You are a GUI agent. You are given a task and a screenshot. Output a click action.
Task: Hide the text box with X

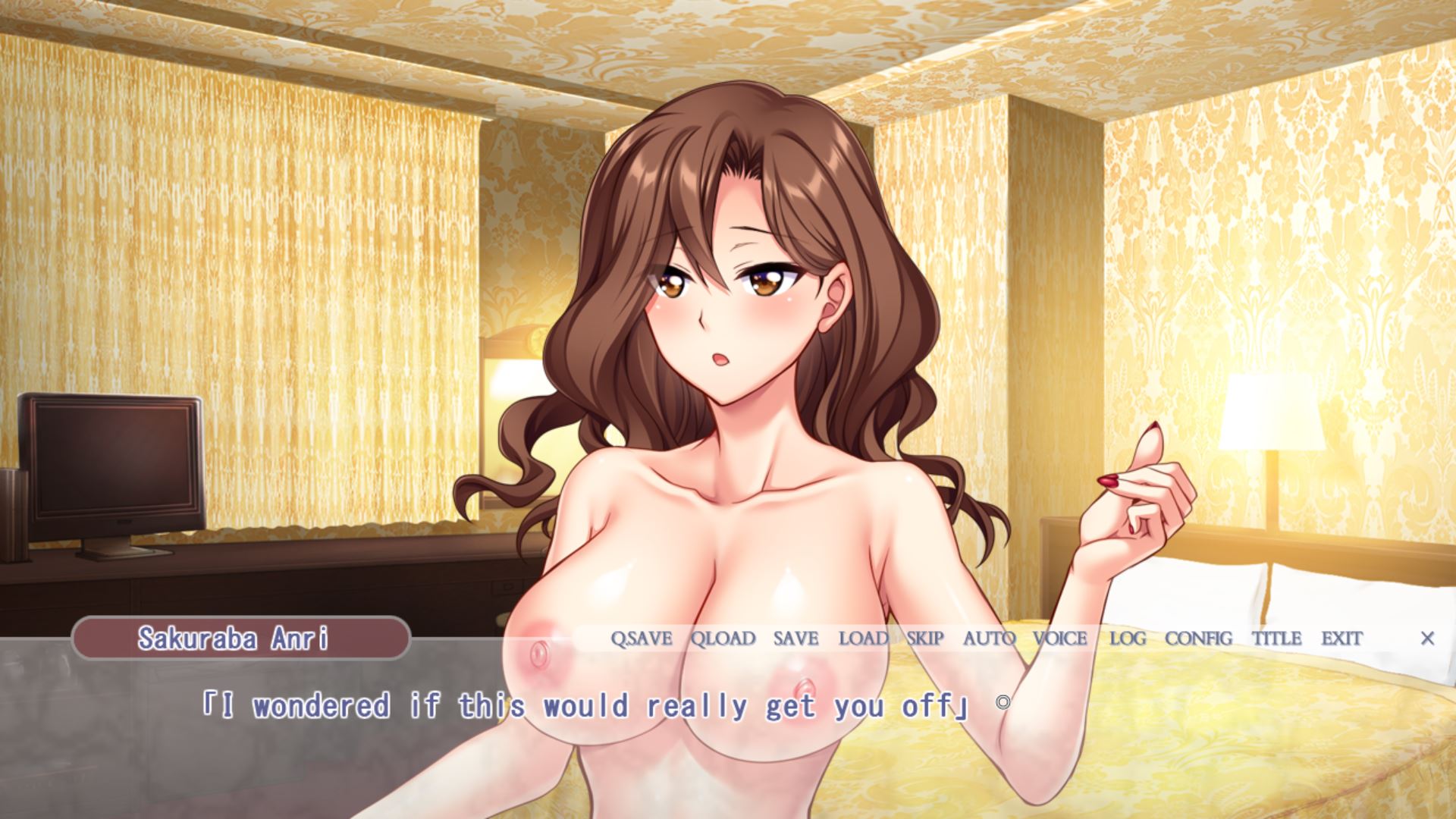(1427, 639)
